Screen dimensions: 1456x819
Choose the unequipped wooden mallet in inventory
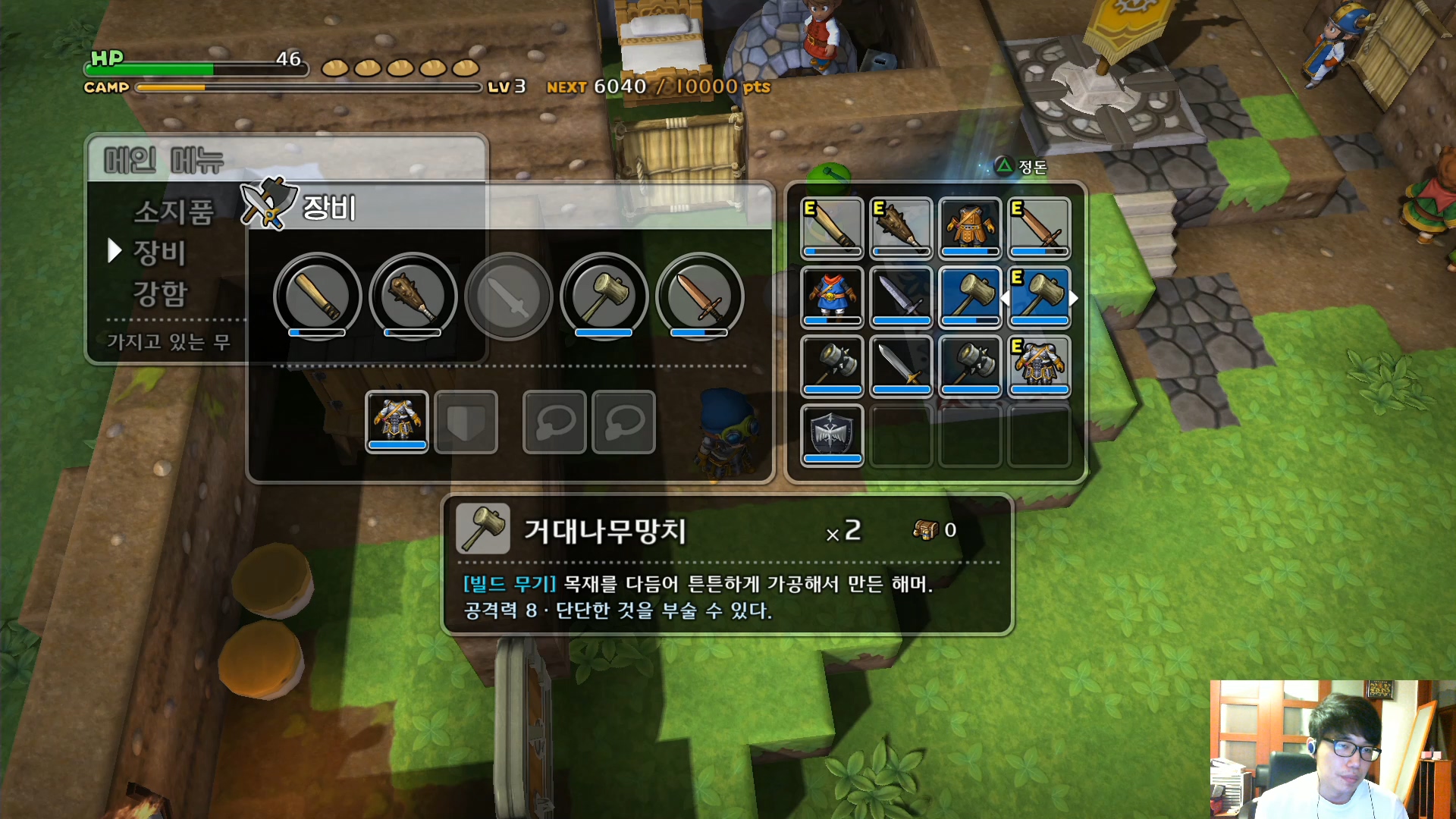tap(970, 297)
